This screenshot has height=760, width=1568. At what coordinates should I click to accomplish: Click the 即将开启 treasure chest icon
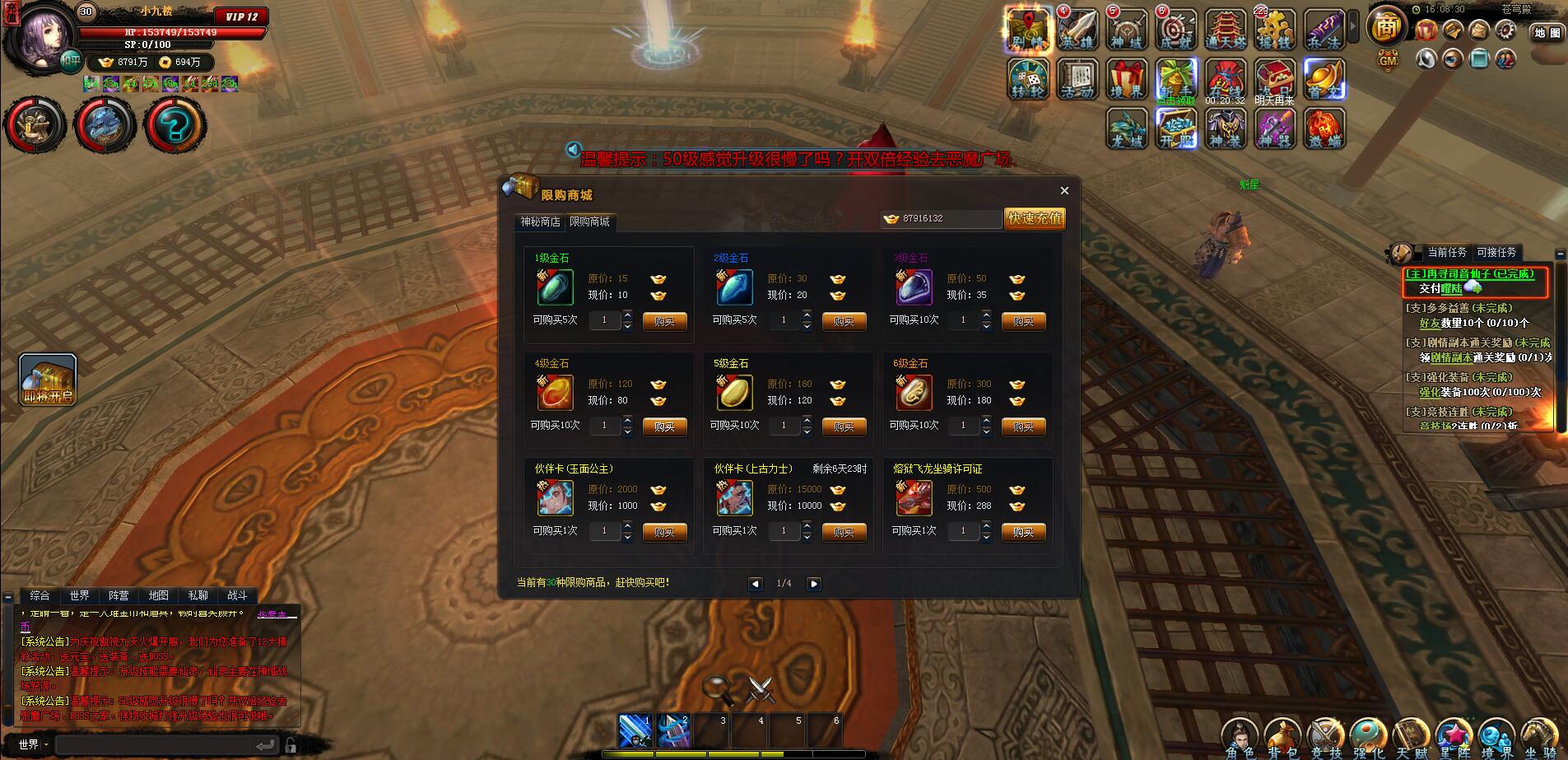(48, 380)
